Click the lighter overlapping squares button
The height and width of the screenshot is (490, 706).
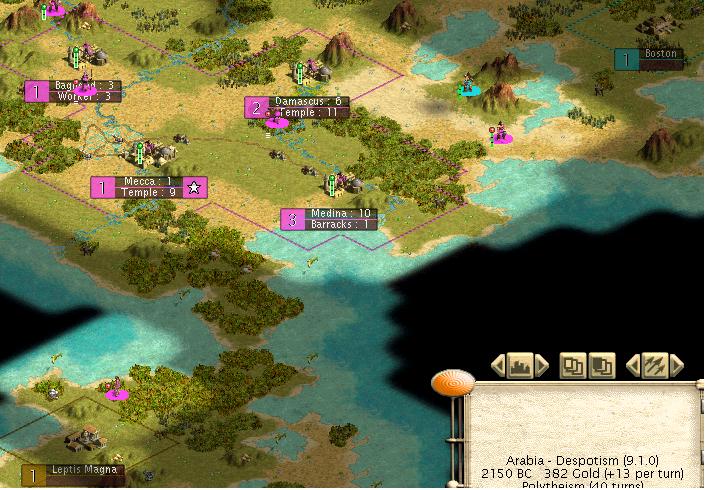coord(573,366)
